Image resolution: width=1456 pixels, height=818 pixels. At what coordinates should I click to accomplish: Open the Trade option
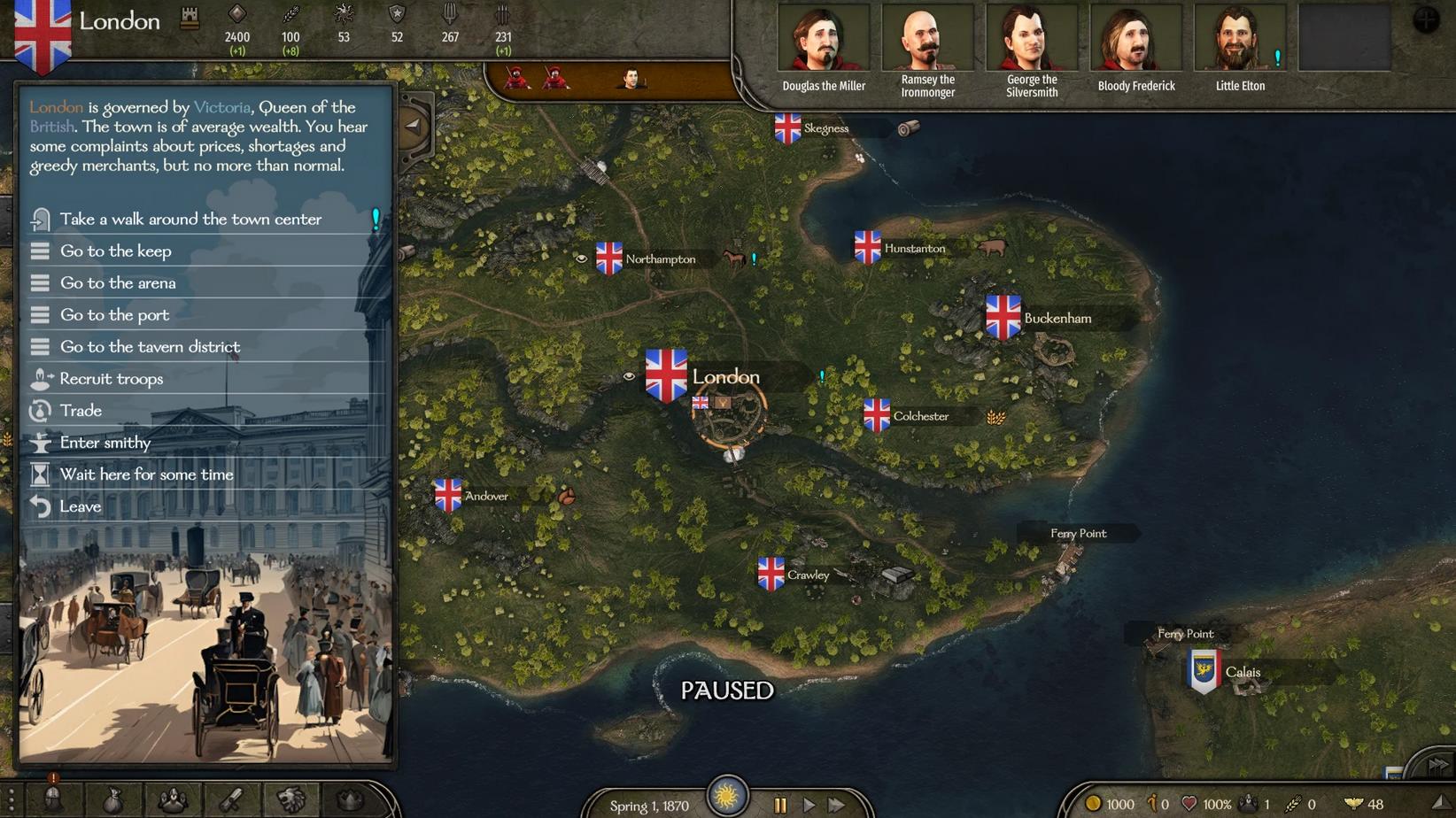point(81,411)
